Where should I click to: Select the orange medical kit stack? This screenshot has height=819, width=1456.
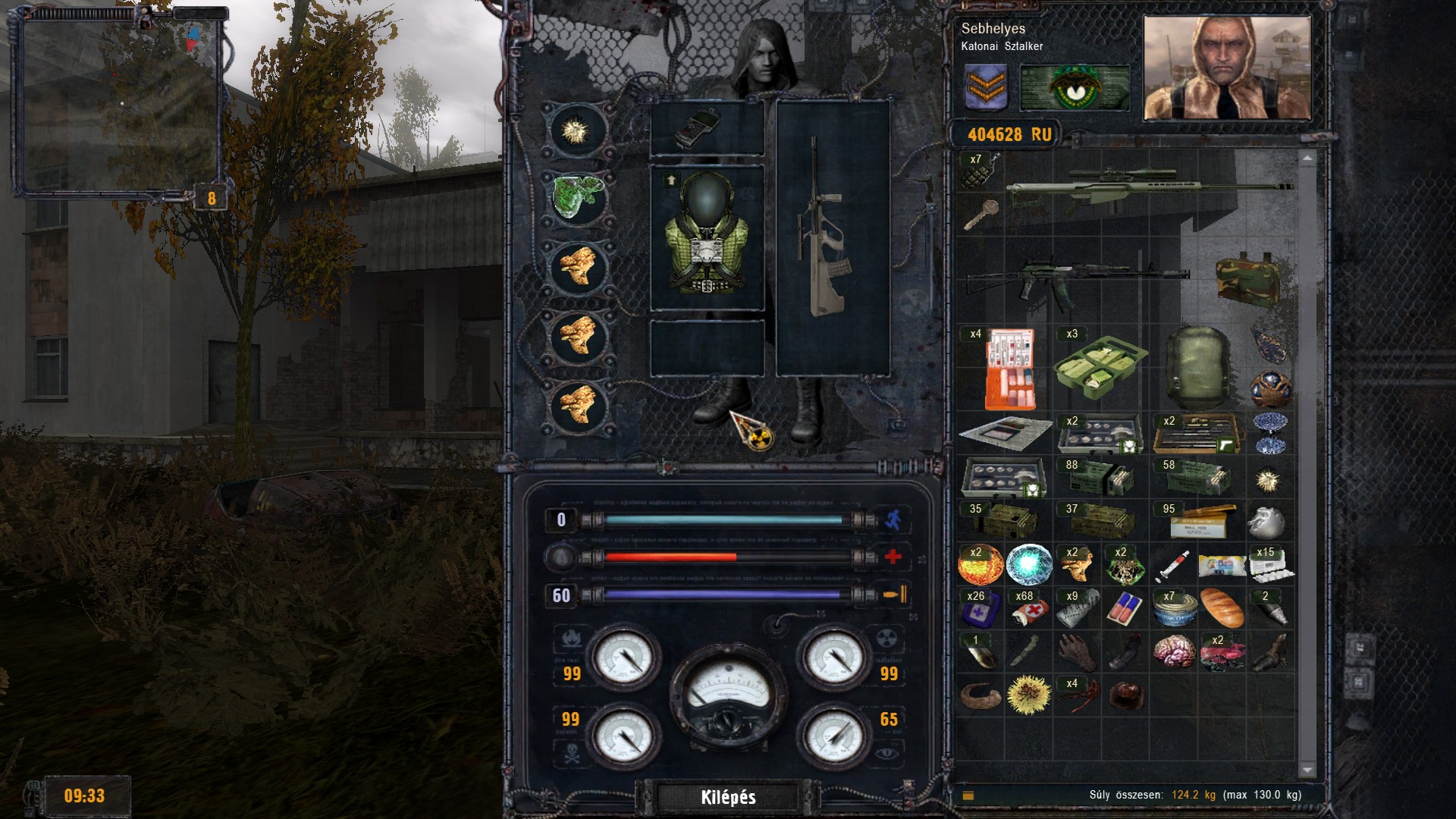pos(1009,369)
